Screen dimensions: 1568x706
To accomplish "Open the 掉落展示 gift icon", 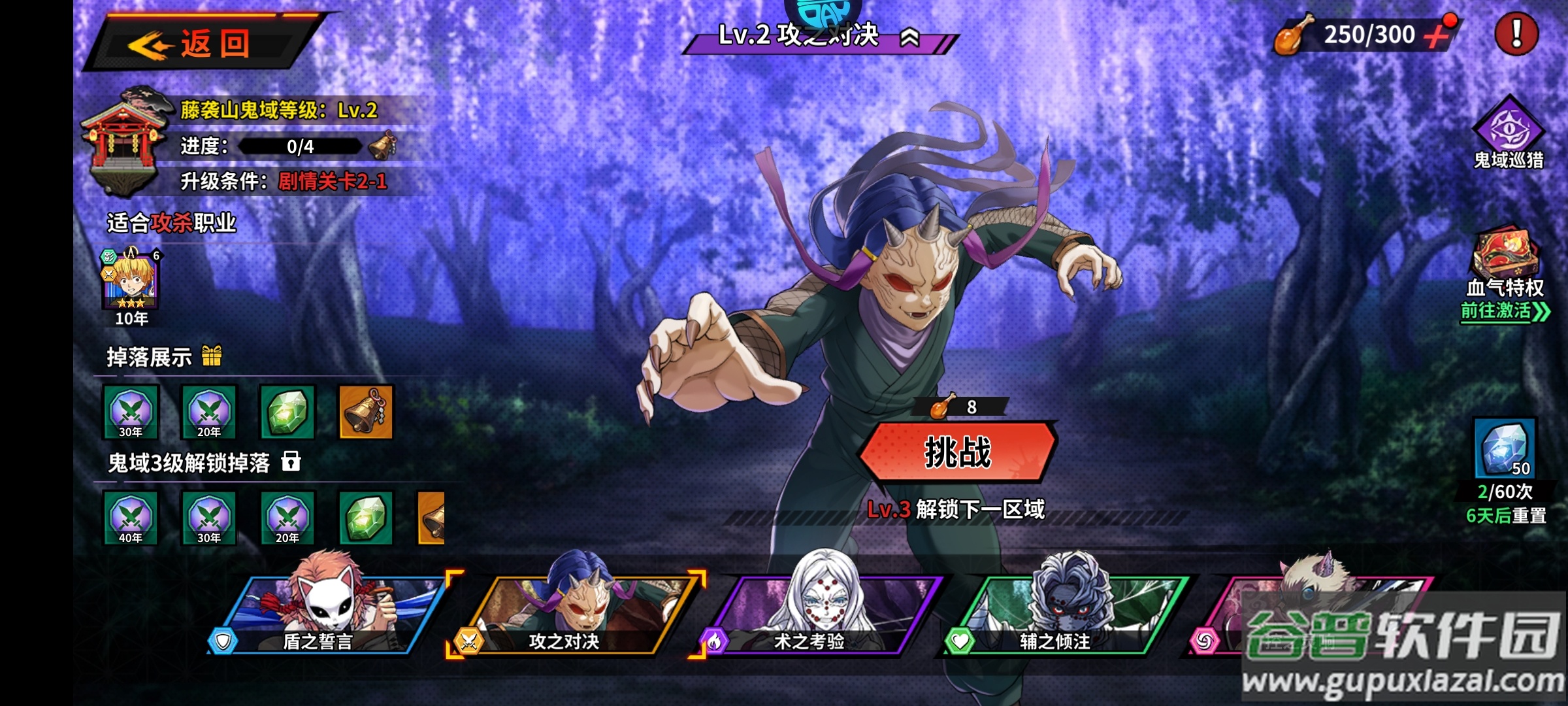I will pyautogui.click(x=212, y=356).
